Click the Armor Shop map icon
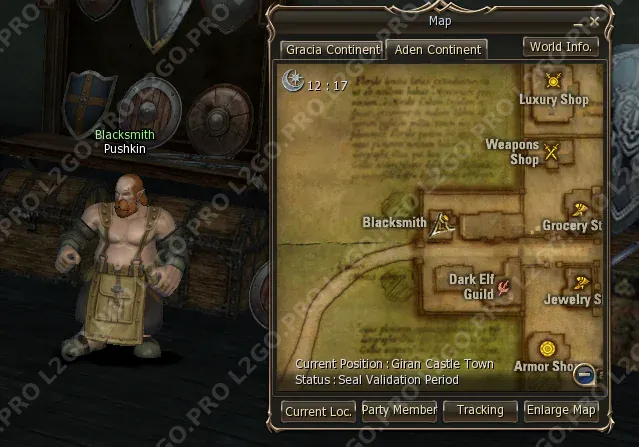Screen dimensions: 639x447 pyautogui.click(x=546, y=348)
